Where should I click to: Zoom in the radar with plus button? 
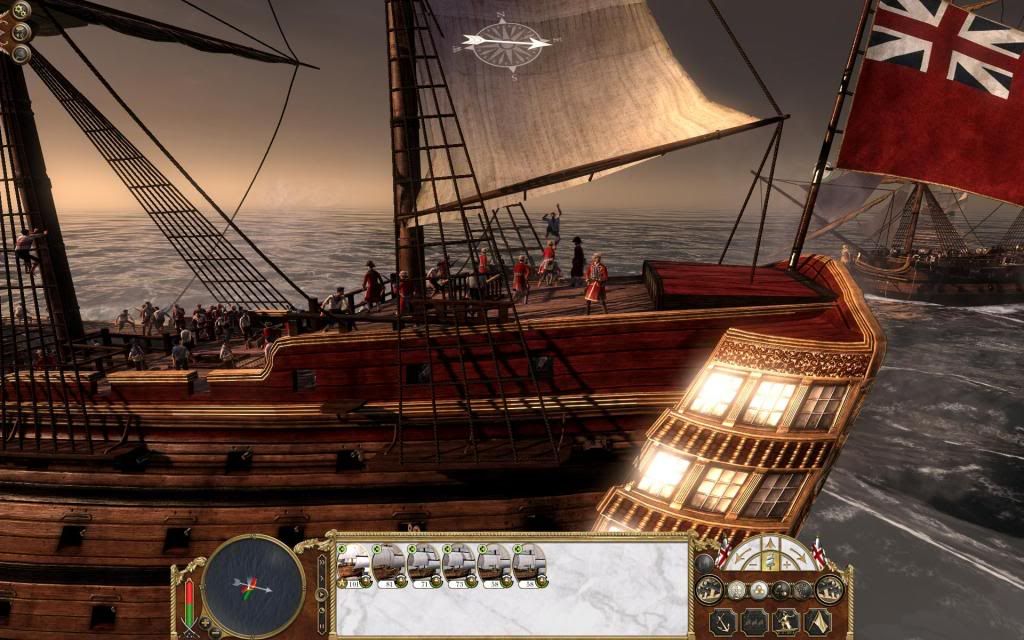tap(204, 622)
